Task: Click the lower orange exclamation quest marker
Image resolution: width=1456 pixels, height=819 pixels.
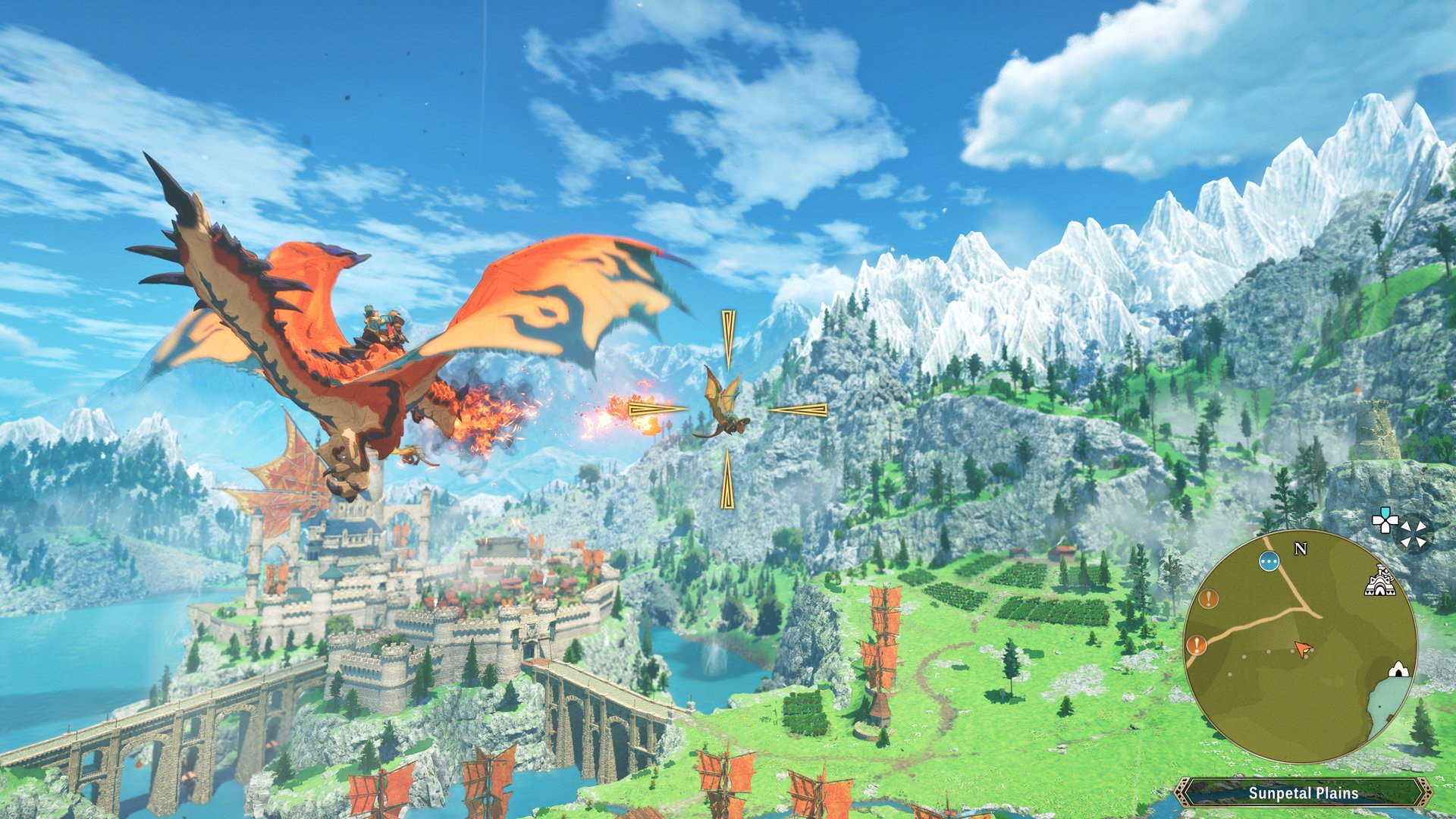Action: pos(1197,645)
